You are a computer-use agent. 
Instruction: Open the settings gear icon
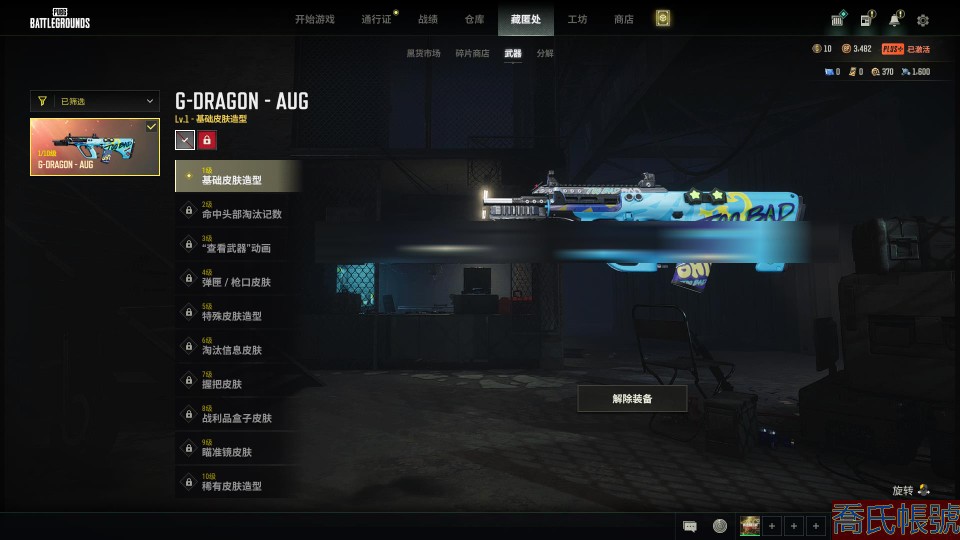(923, 20)
